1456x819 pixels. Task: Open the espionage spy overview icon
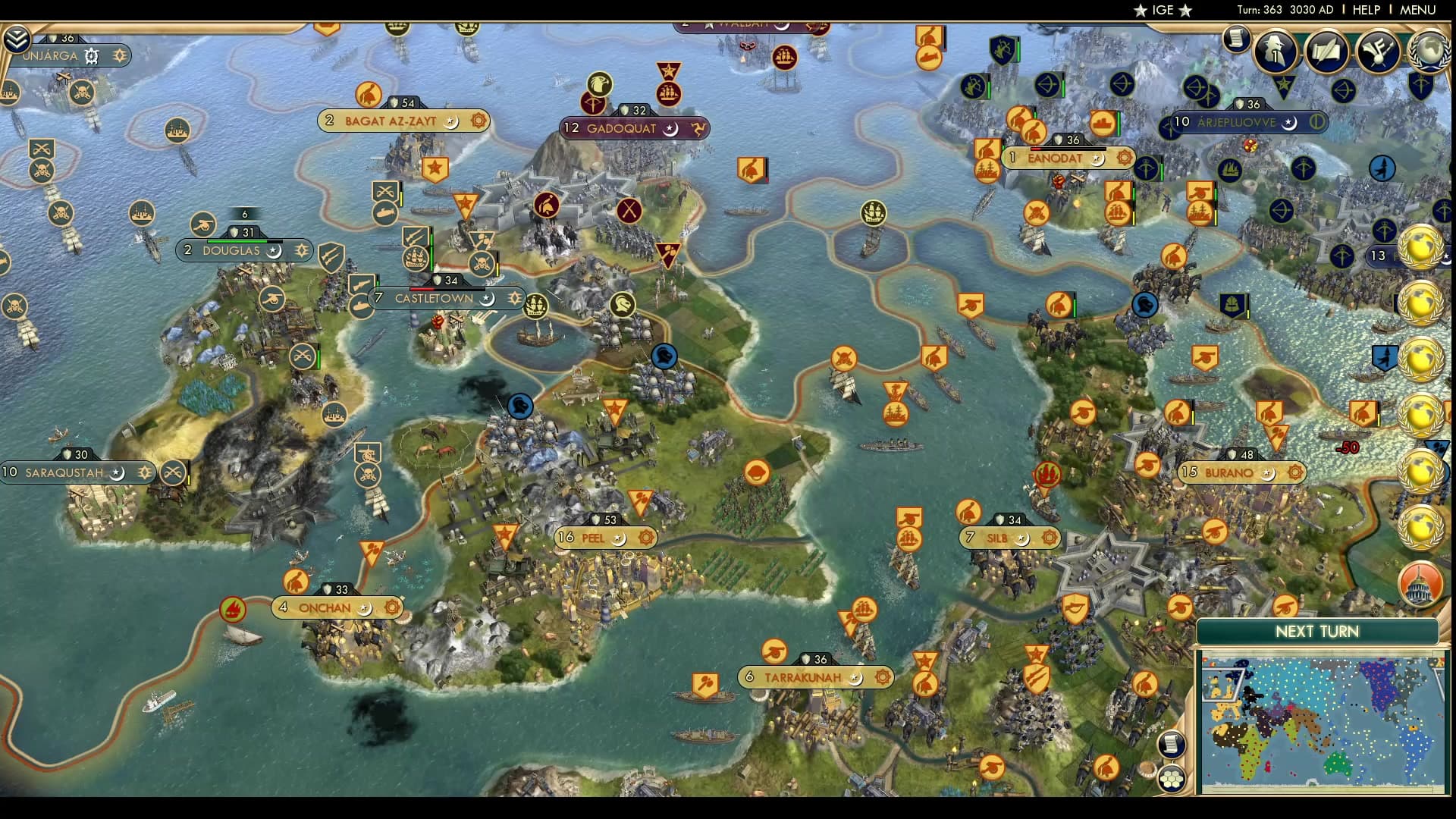pos(1276,50)
